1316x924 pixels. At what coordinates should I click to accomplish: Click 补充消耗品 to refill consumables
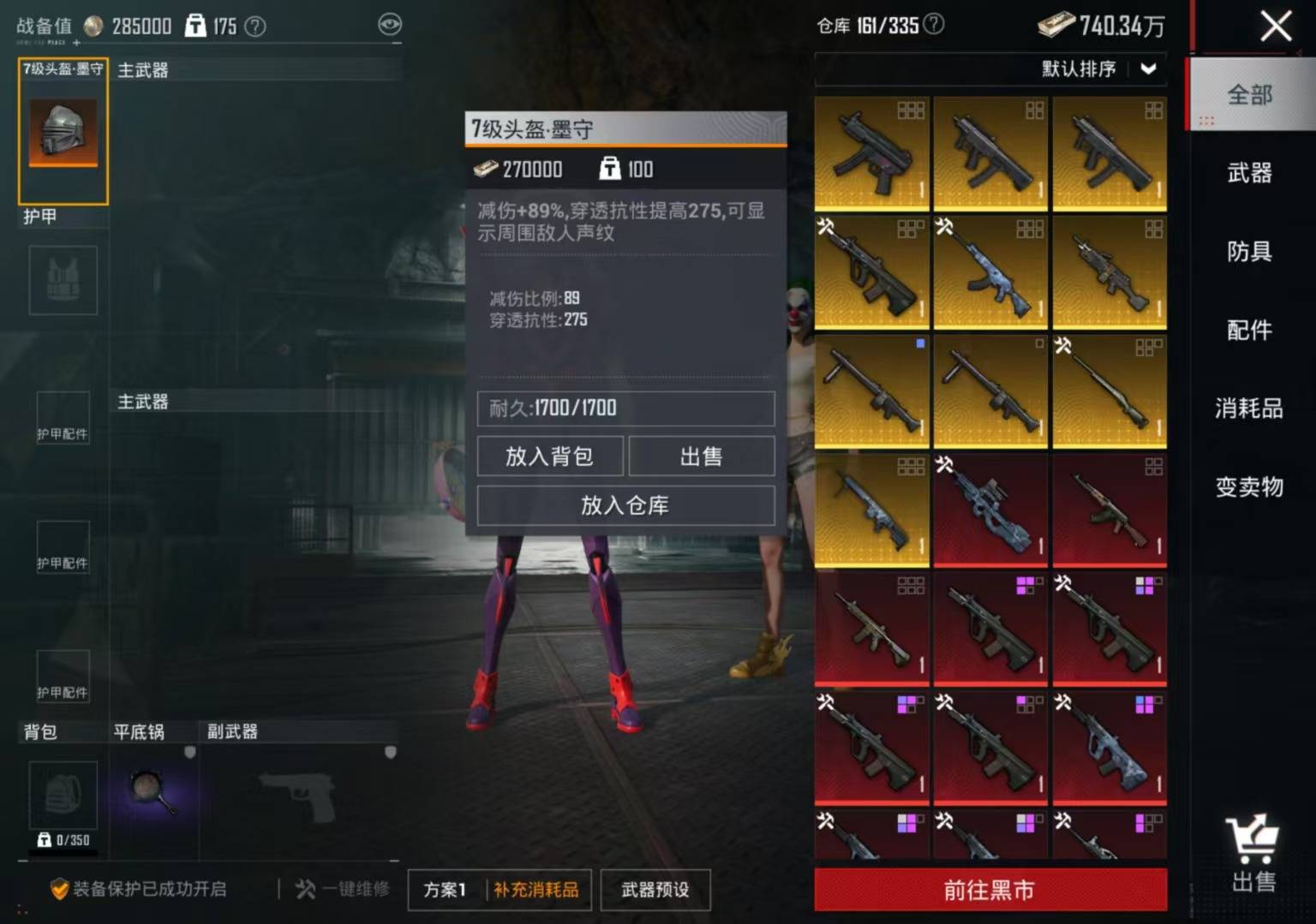tap(535, 890)
